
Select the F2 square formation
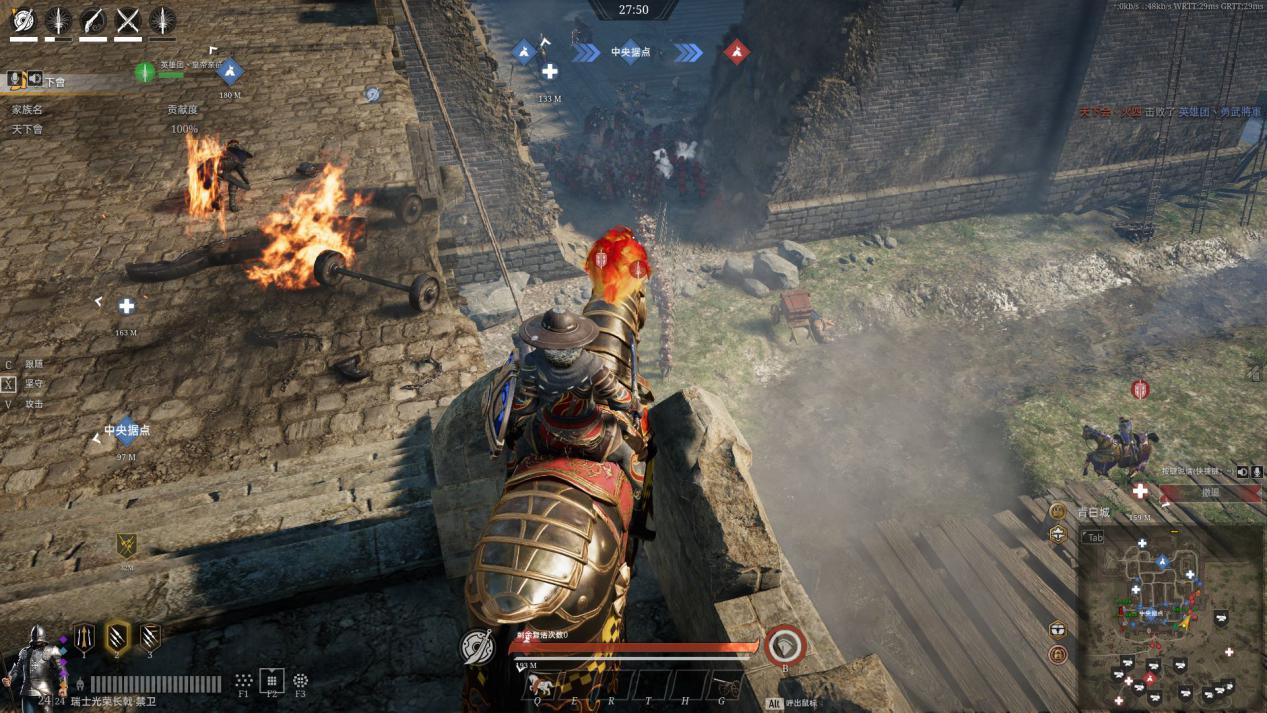pos(272,680)
